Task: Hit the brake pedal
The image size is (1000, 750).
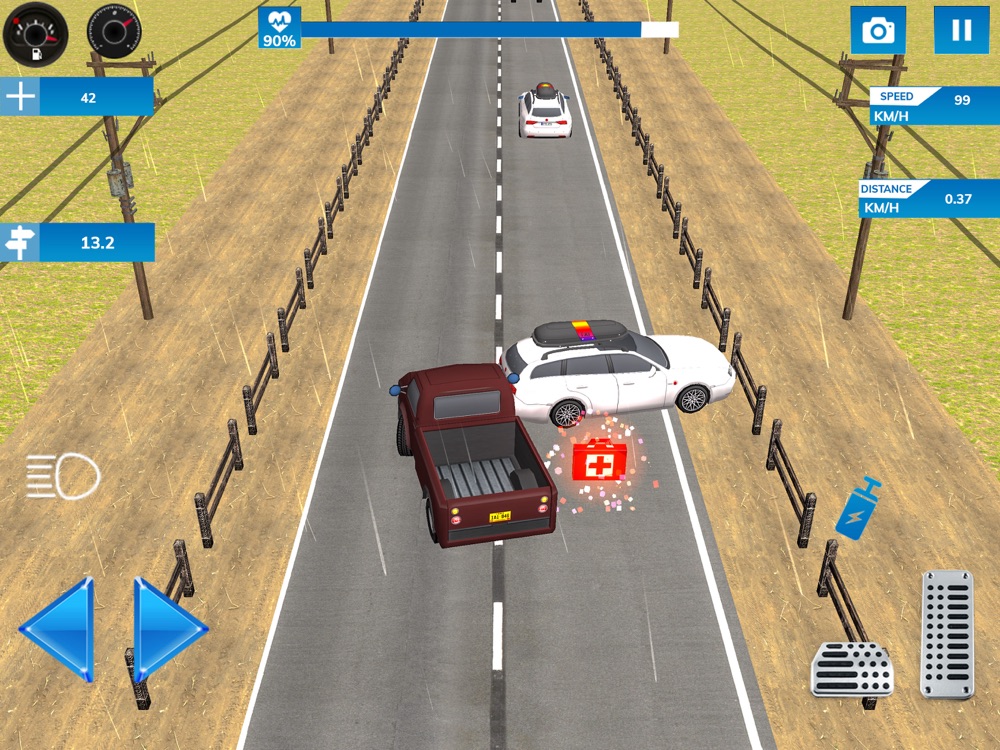Action: pos(851,668)
